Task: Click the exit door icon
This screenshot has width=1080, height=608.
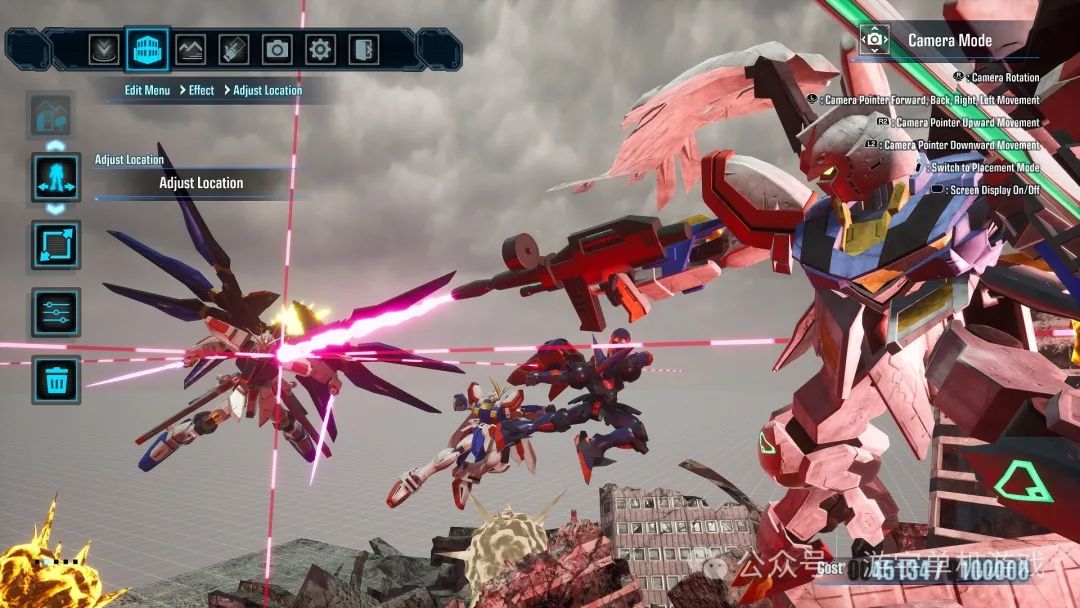Action: (362, 49)
